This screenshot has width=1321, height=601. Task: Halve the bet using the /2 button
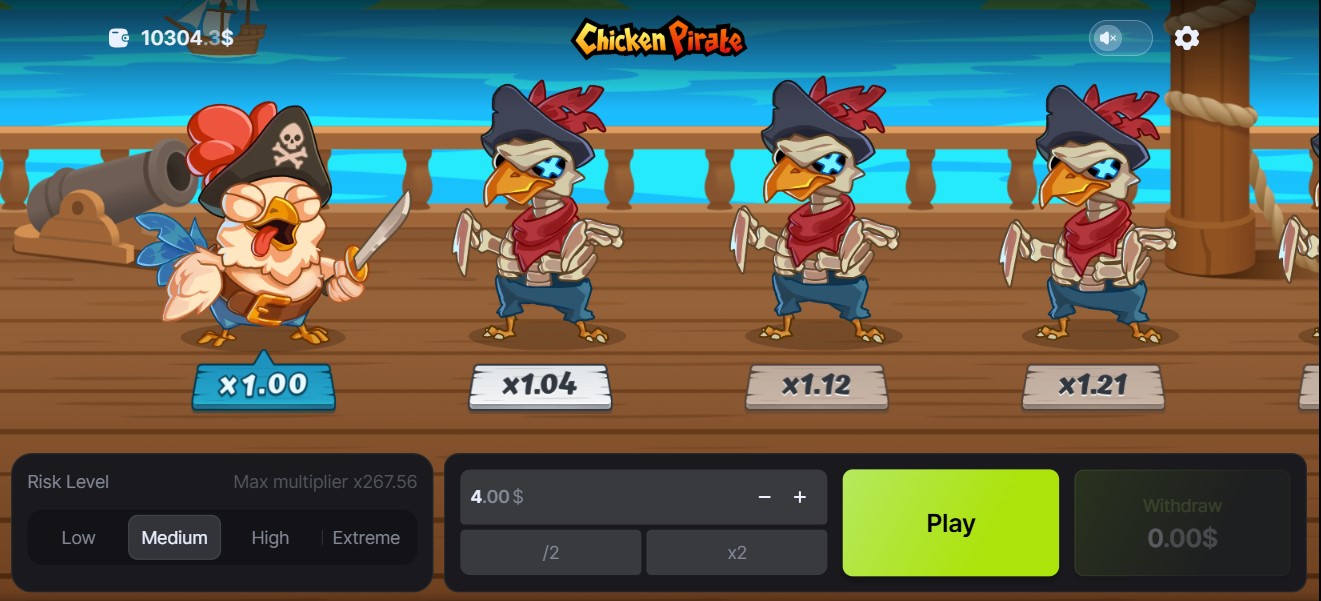[550, 553]
